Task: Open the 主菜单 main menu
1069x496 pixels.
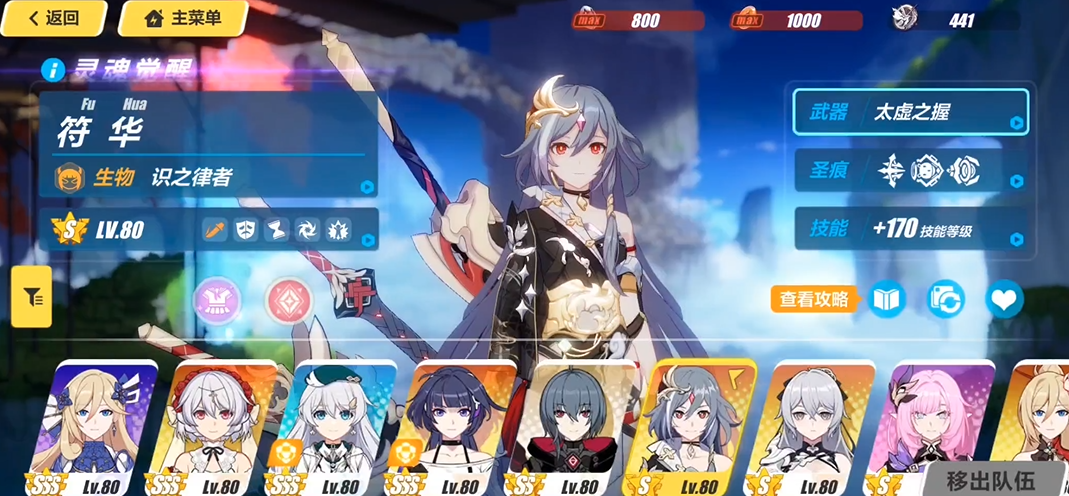Action: (x=183, y=18)
